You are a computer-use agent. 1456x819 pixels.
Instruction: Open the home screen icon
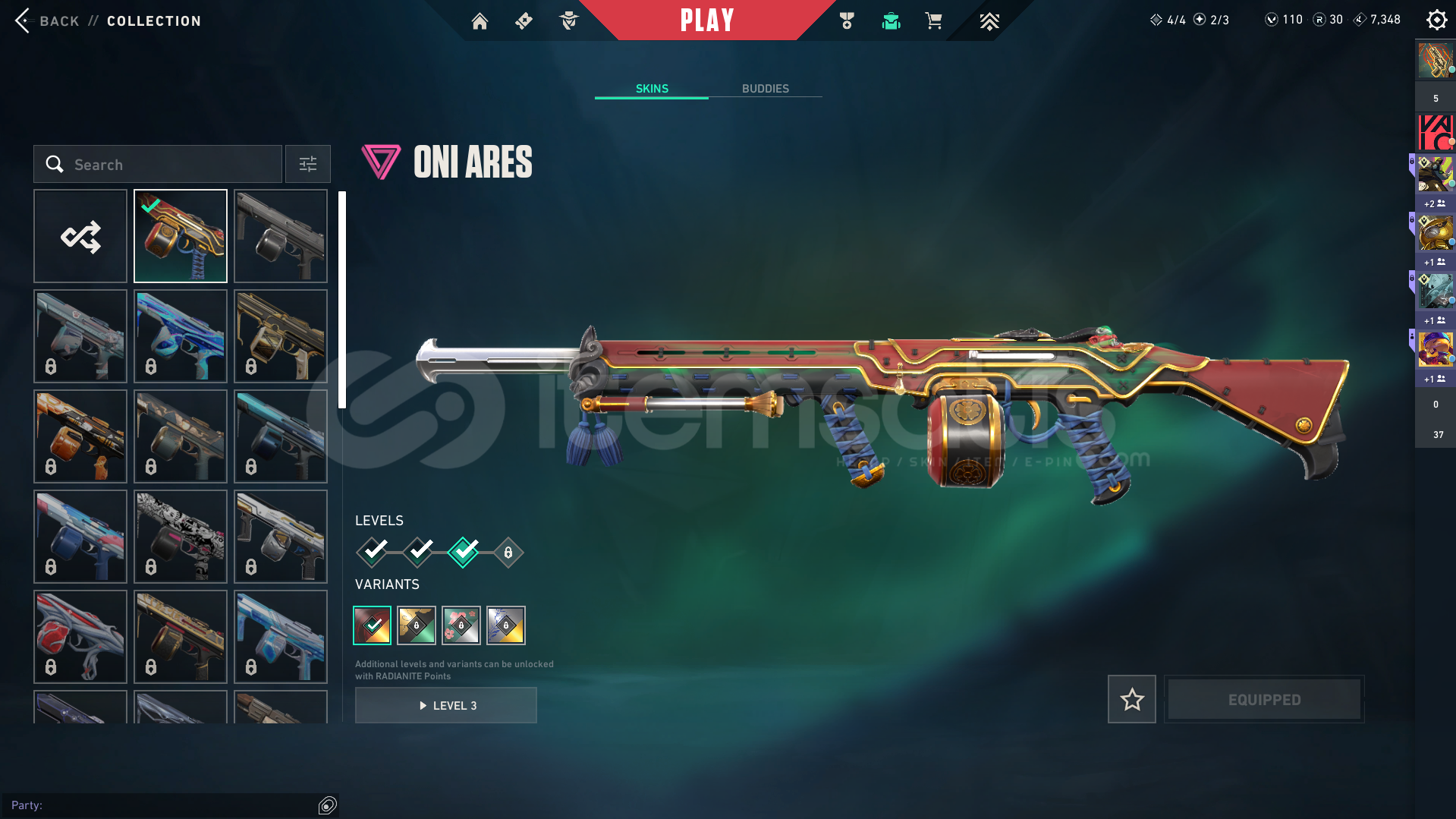pyautogui.click(x=480, y=21)
